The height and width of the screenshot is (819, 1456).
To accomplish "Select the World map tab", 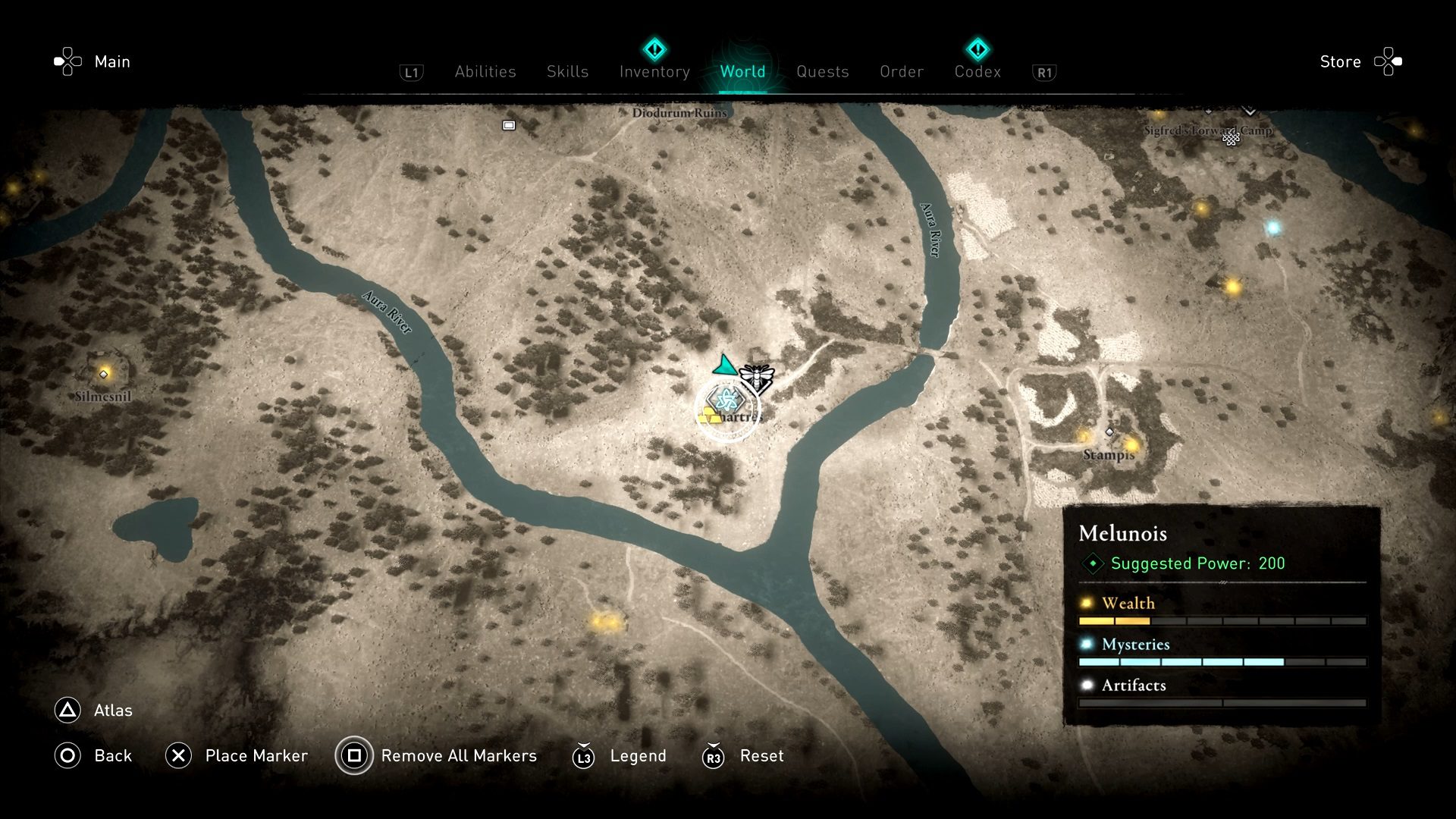I will click(742, 71).
